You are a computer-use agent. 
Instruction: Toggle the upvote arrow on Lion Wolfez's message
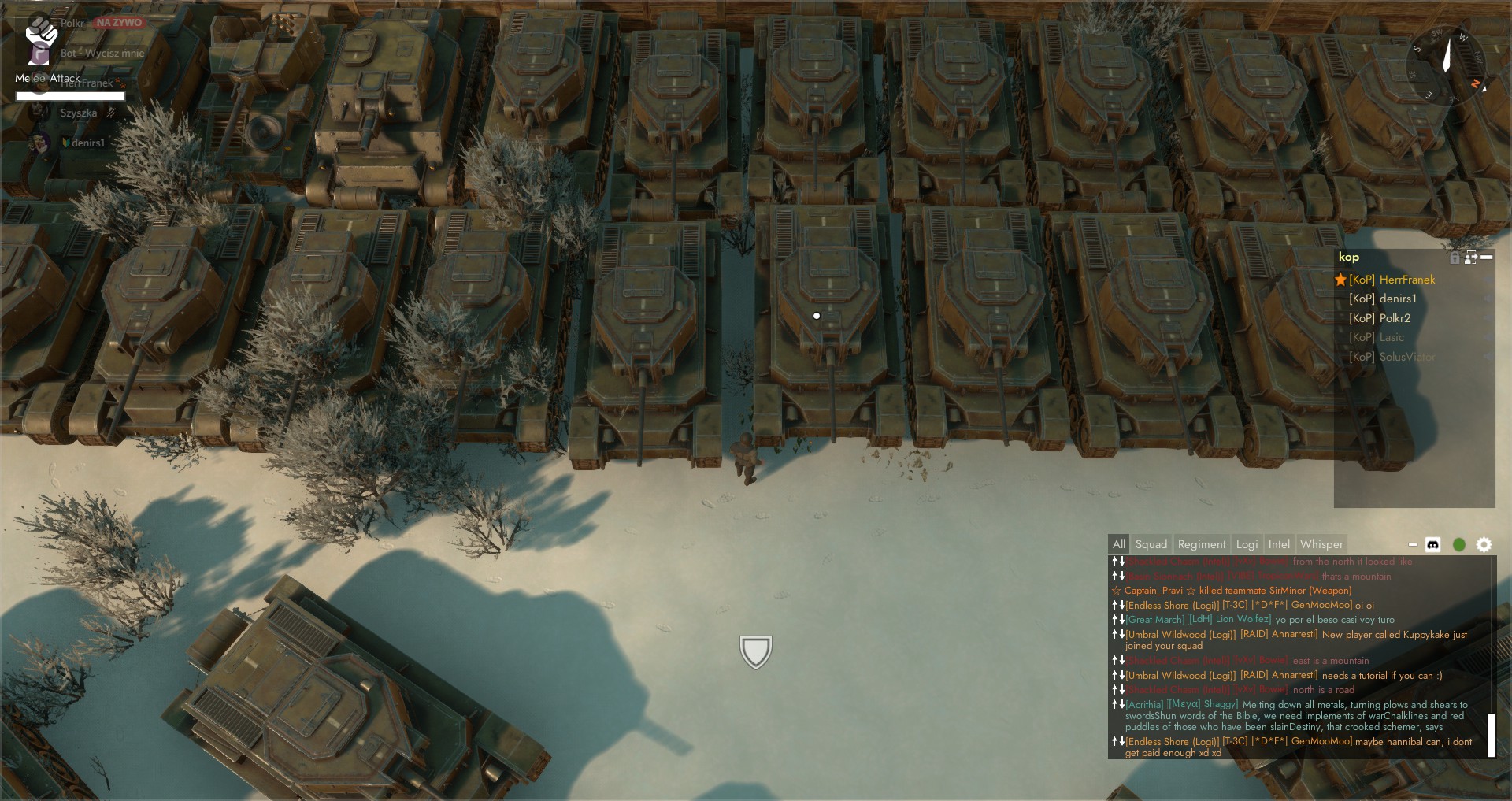coord(1114,620)
